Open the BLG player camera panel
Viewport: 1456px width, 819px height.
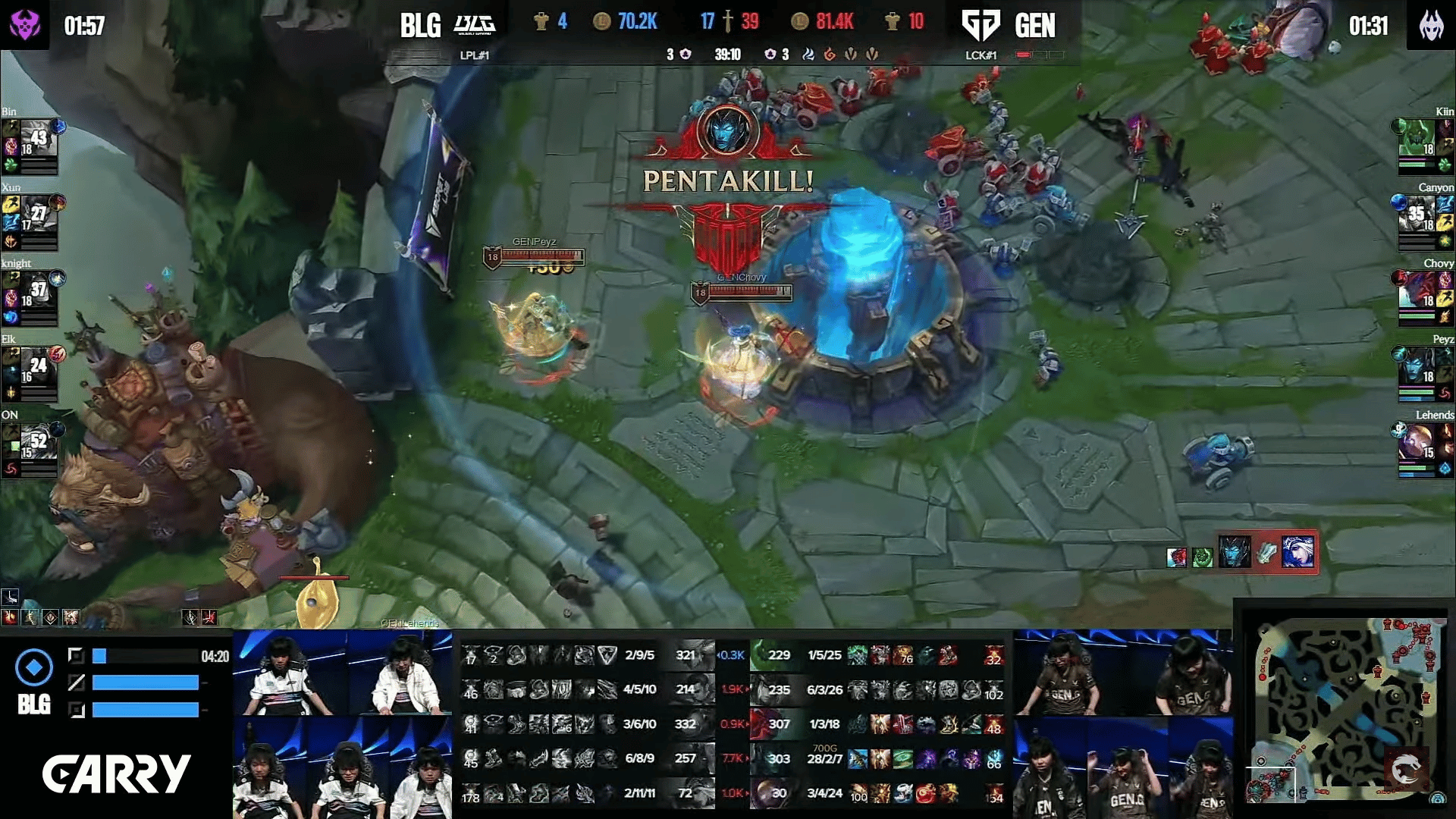(x=342, y=724)
